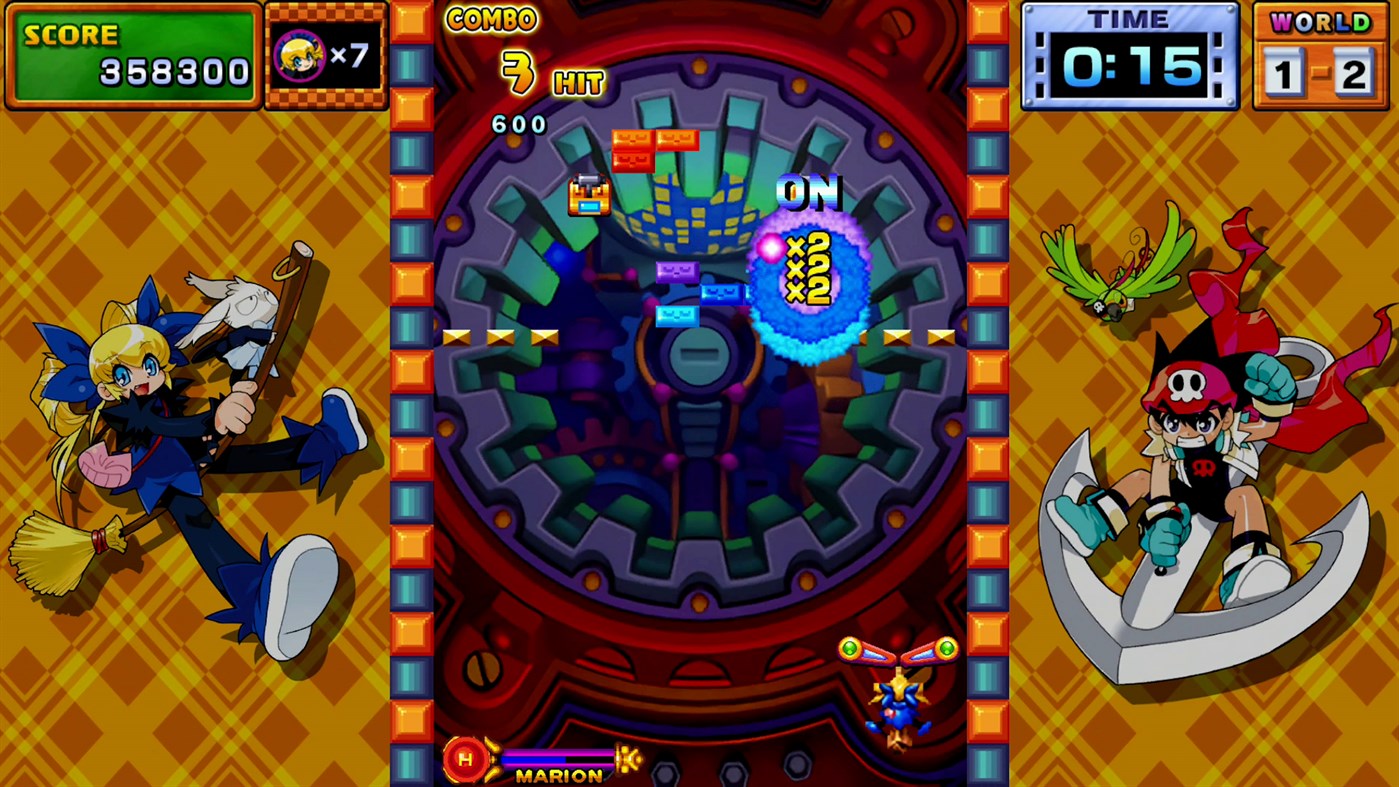Screen dimensions: 1399x787
Task: Click the yellow arrow markers on the right wall
Action: pos(910,335)
